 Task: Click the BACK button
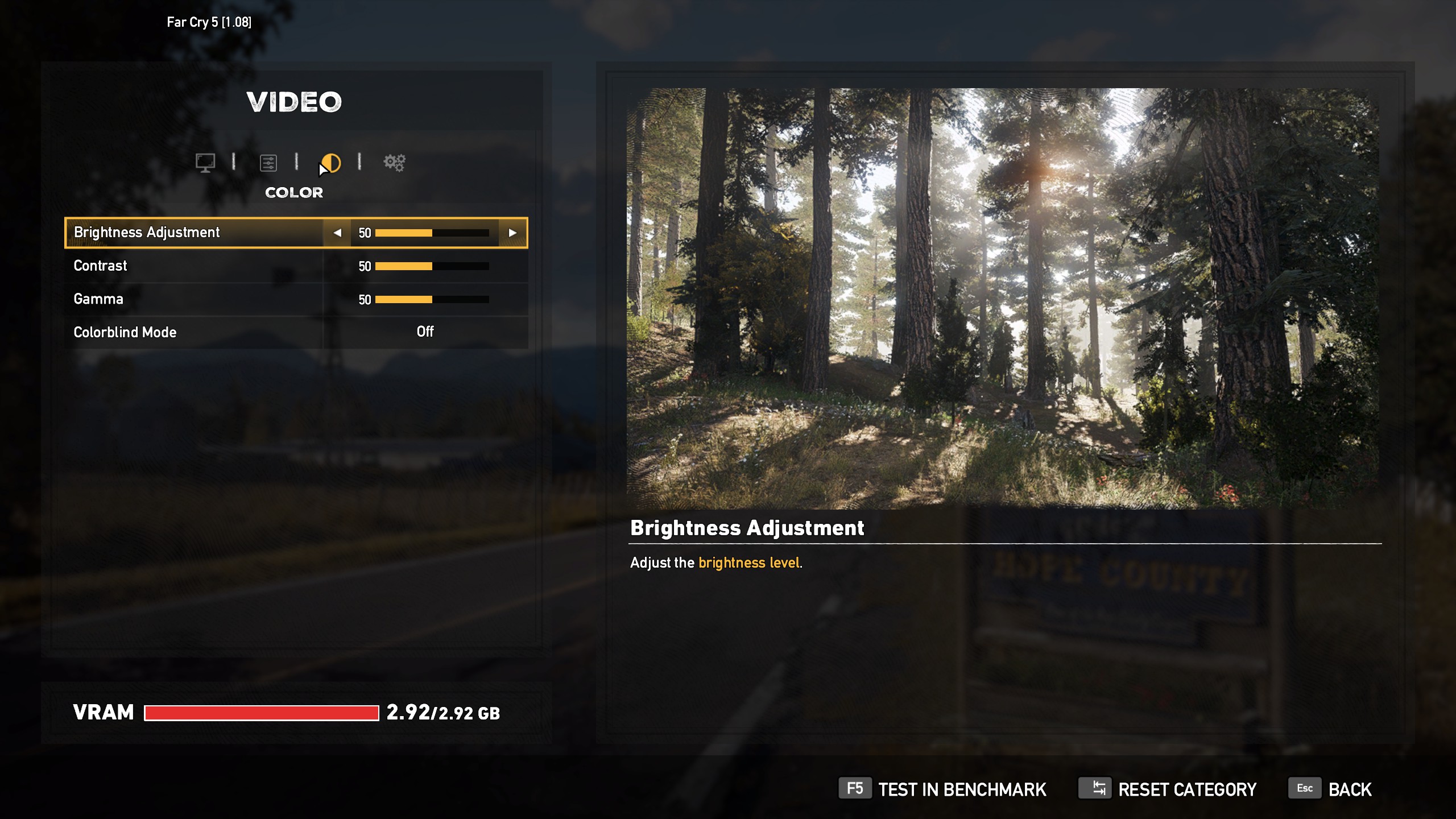pyautogui.click(x=1350, y=789)
